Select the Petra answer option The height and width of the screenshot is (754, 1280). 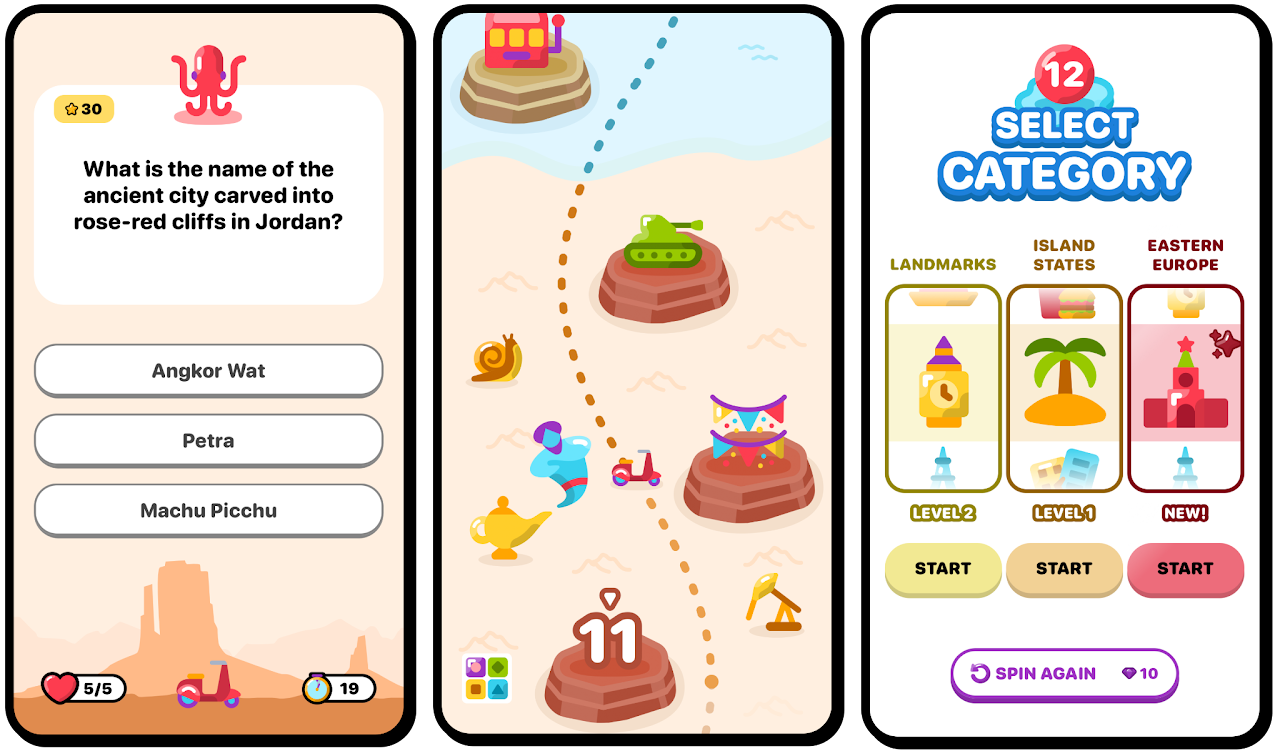pyautogui.click(x=208, y=440)
